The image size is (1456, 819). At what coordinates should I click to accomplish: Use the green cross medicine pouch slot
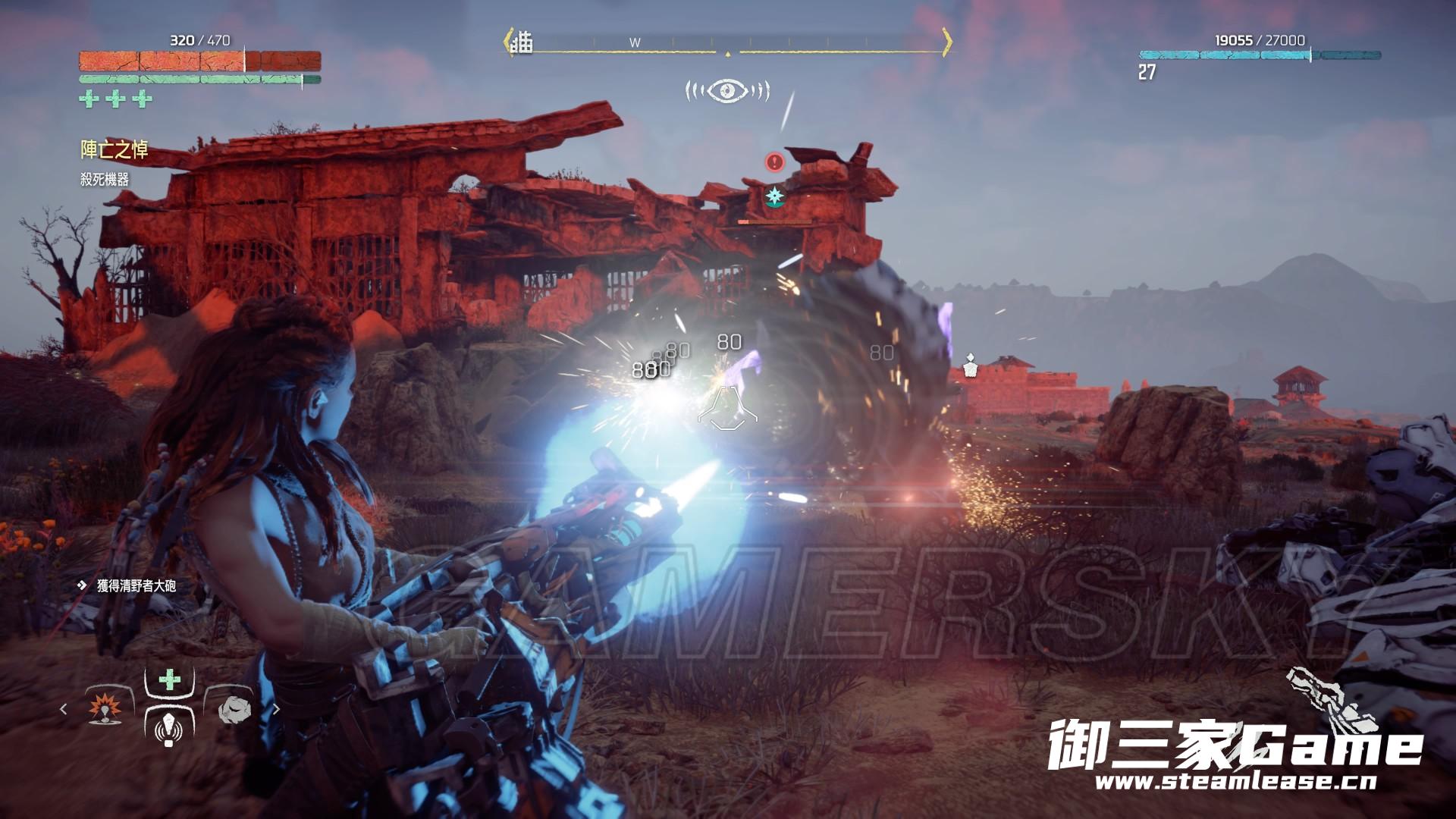click(169, 679)
